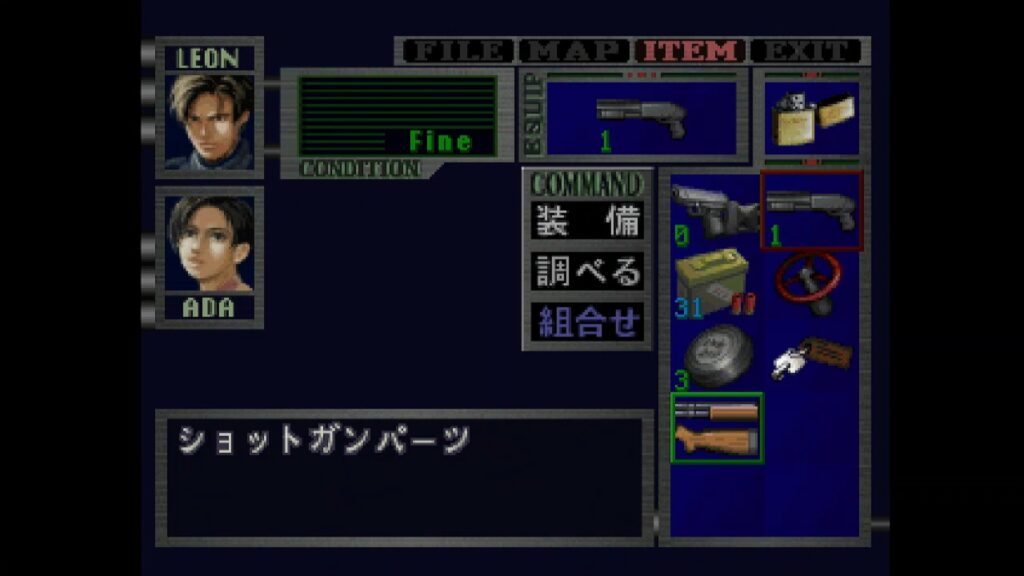Open the FILE tab
This screenshot has height=576, width=1024.
(457, 51)
